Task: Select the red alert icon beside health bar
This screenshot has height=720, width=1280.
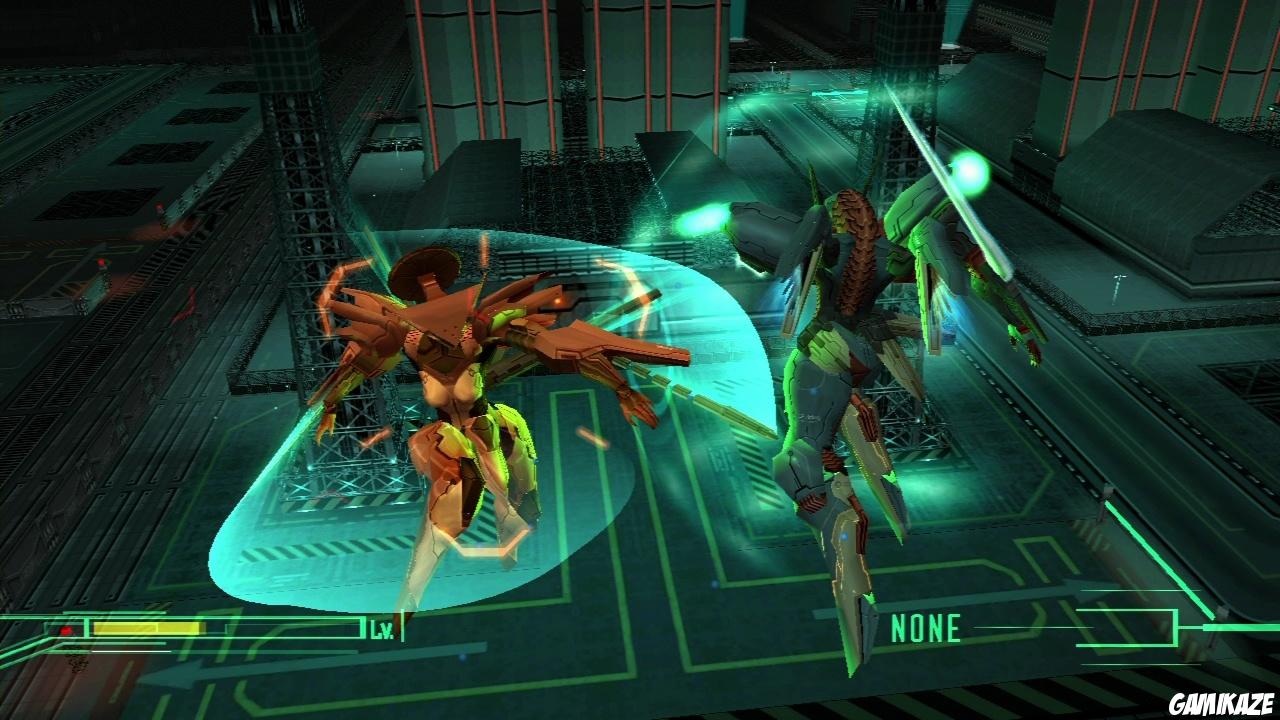Action: [x=66, y=628]
